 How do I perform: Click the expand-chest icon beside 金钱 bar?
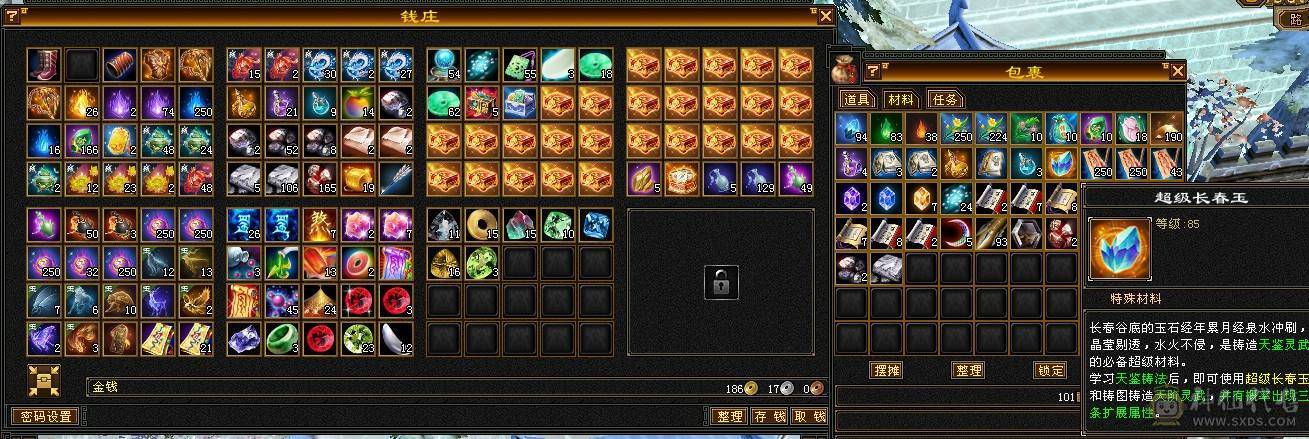click(x=44, y=381)
